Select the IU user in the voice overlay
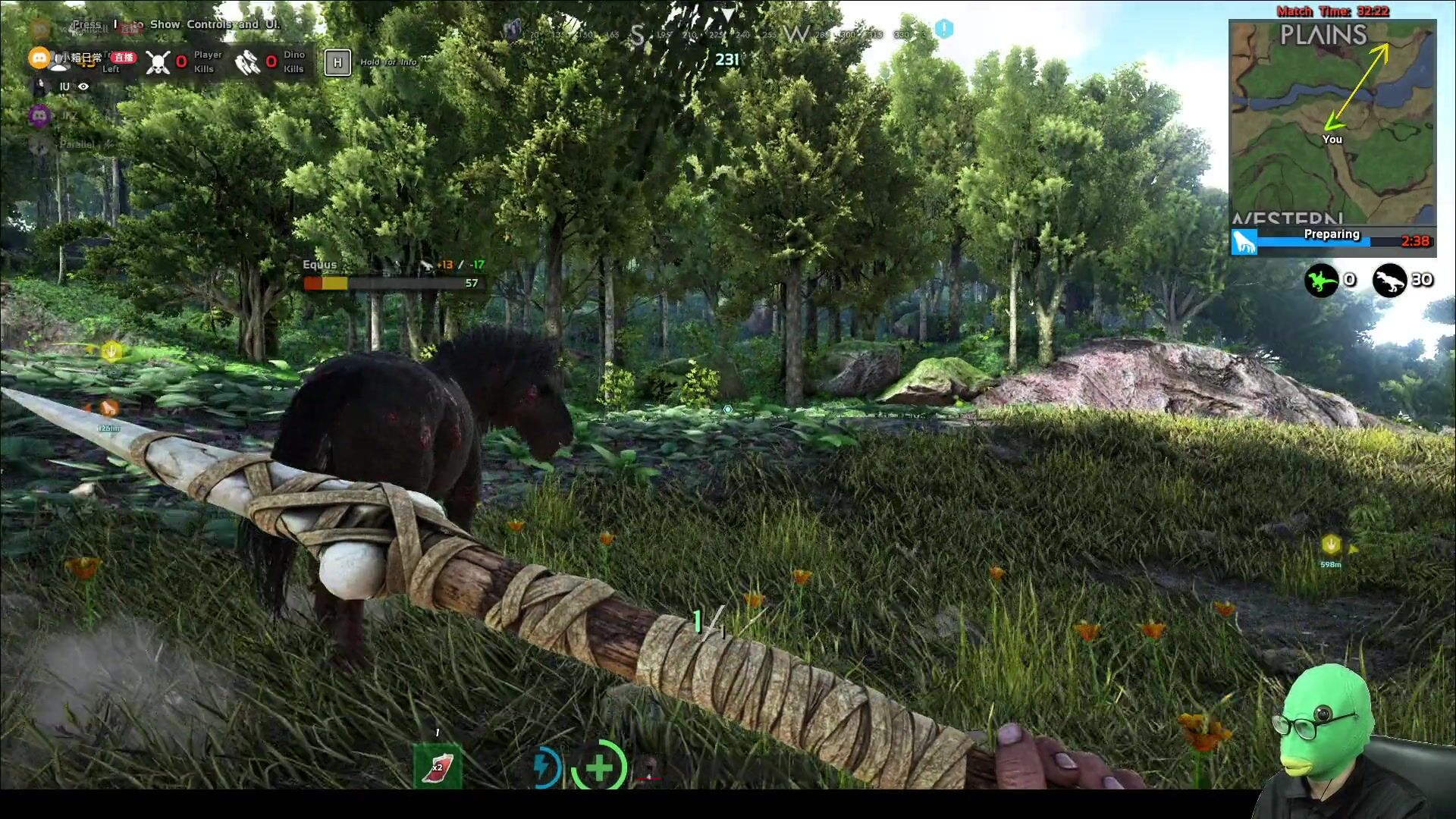This screenshot has width=1456, height=819. (64, 87)
